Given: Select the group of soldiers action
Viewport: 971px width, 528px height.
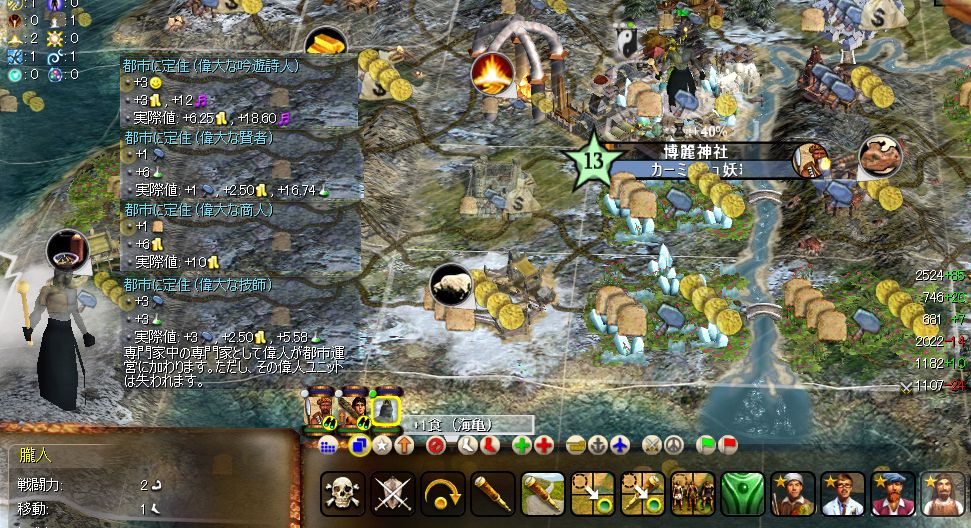Looking at the screenshot, I should pos(692,493).
